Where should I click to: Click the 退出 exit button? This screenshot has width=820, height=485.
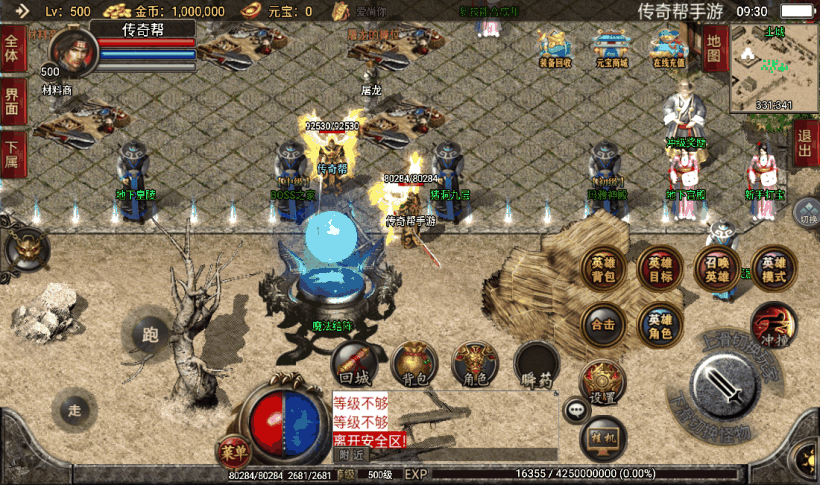pos(805,145)
